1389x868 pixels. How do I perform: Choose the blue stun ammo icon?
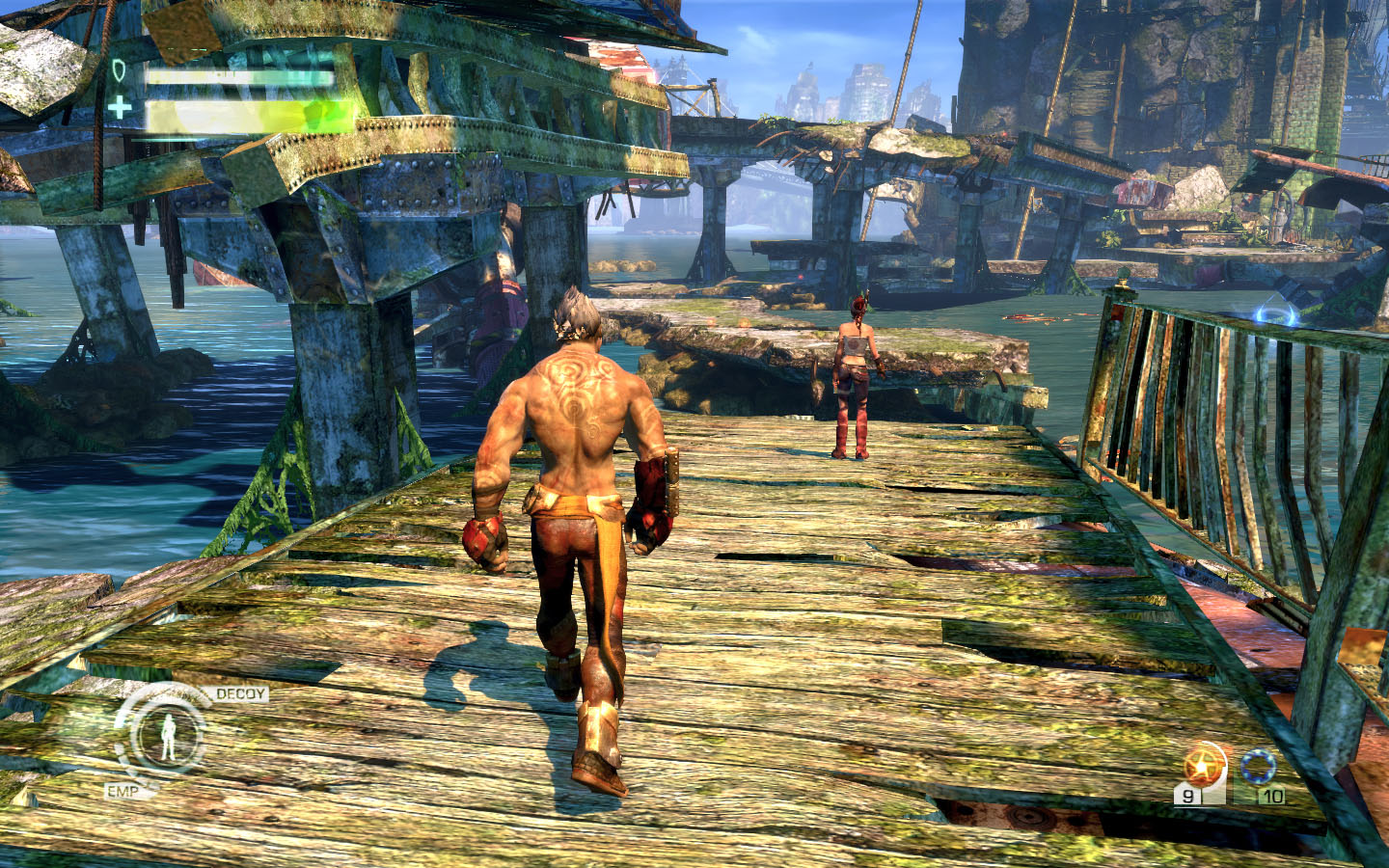click(1259, 767)
